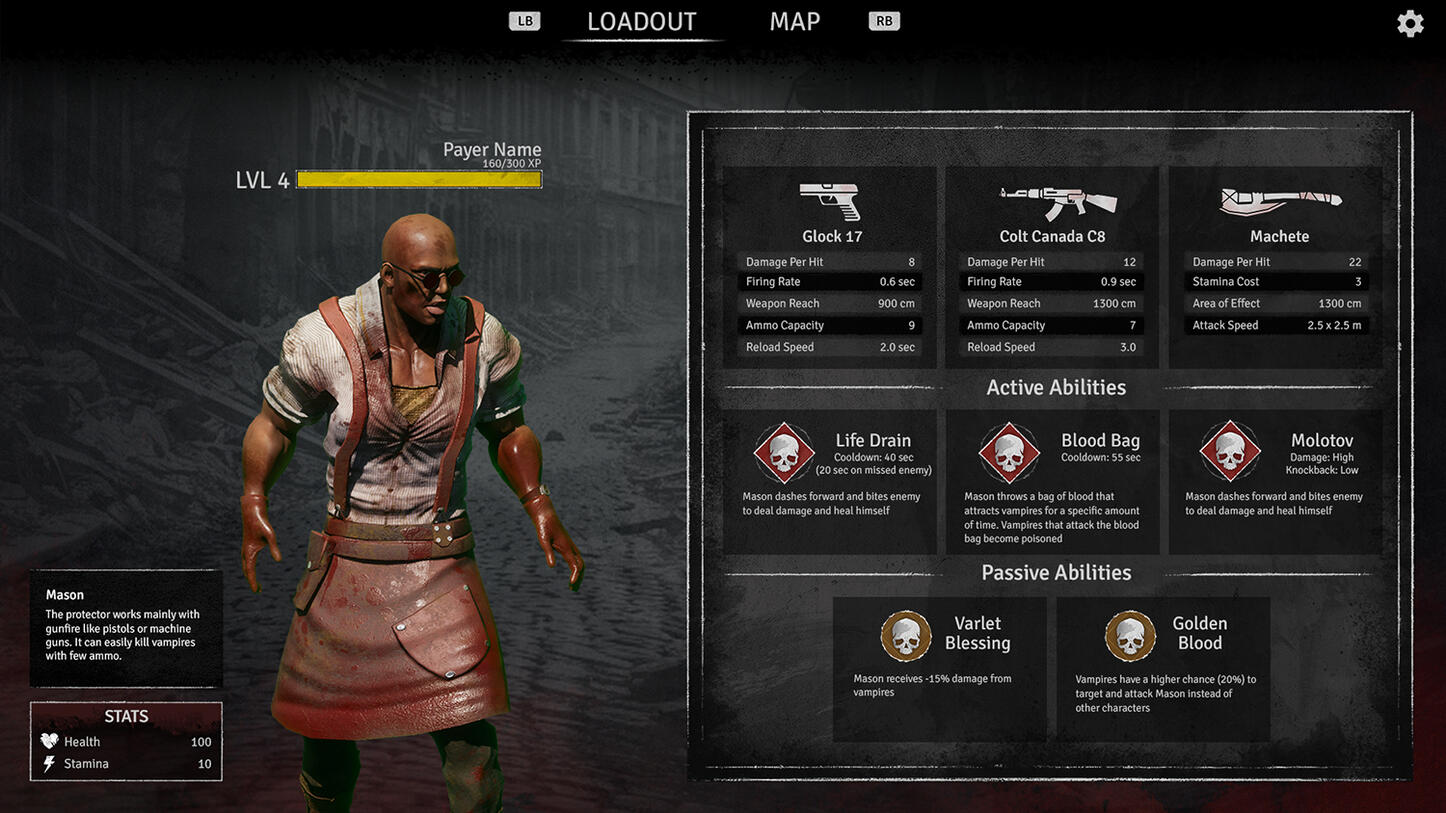Select the Life Drain active ability

pos(830,480)
